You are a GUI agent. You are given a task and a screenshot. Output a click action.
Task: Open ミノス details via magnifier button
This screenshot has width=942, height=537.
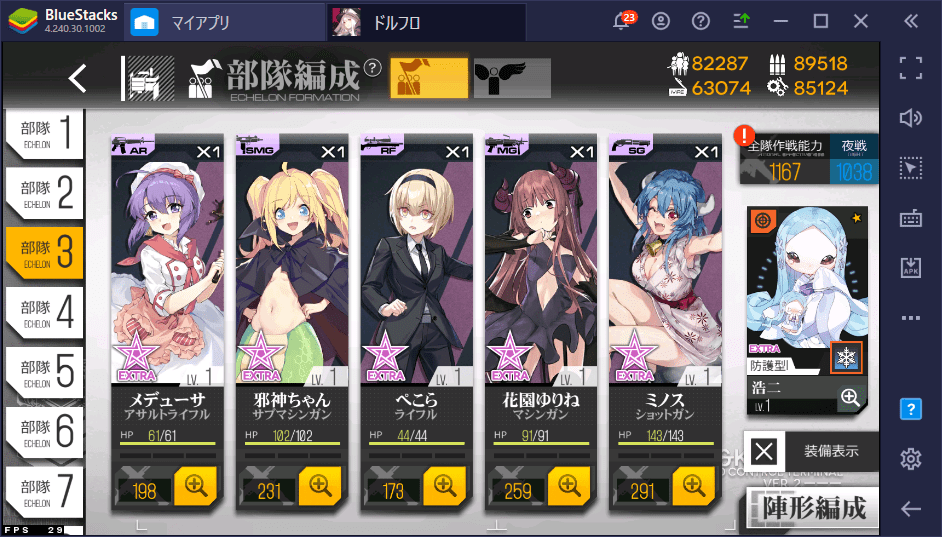693,486
